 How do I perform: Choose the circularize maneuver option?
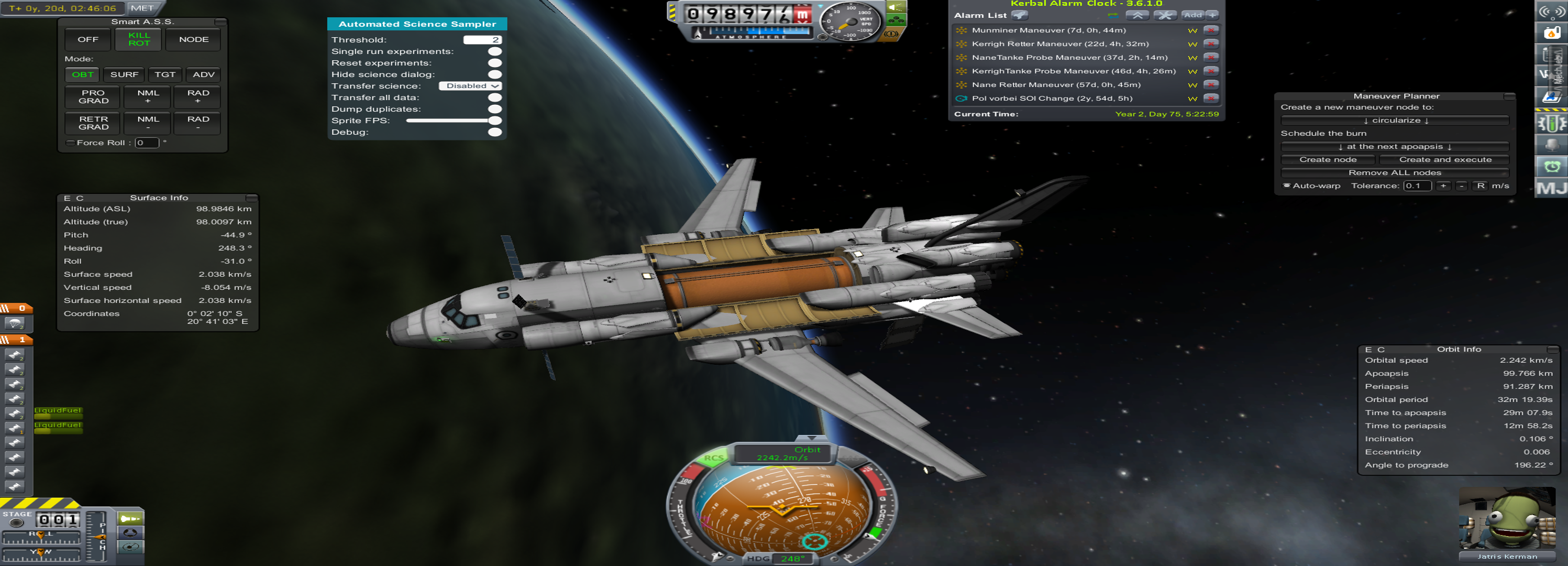(x=1395, y=121)
